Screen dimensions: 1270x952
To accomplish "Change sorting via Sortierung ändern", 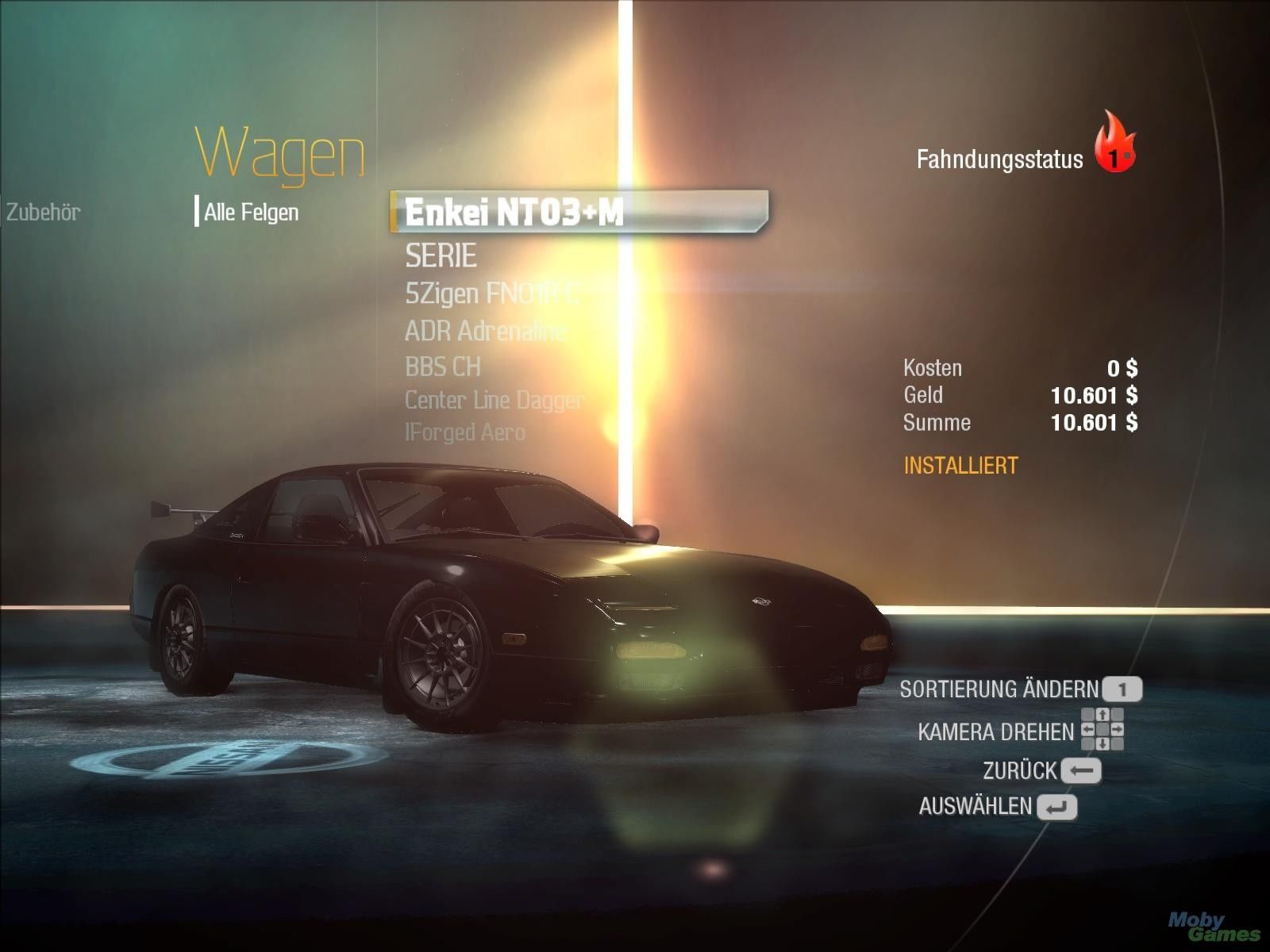I will pos(1020,689).
